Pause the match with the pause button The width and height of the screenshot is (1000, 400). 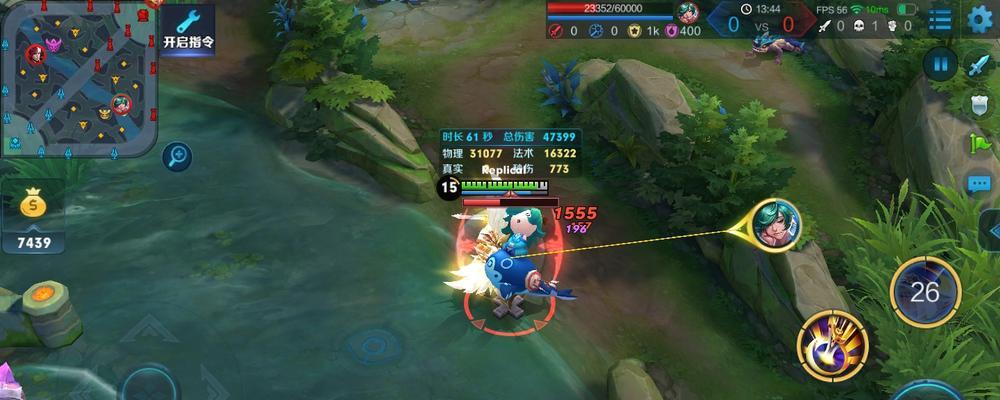pyautogui.click(x=940, y=65)
